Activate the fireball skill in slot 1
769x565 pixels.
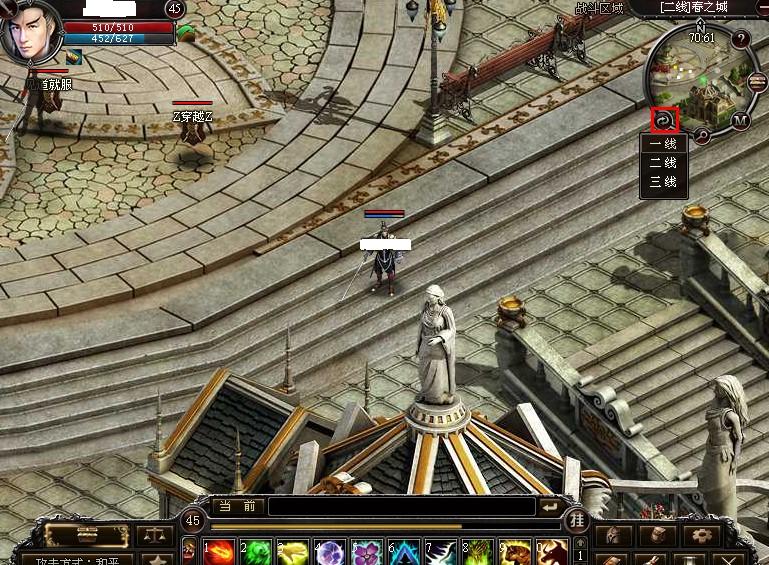click(220, 552)
